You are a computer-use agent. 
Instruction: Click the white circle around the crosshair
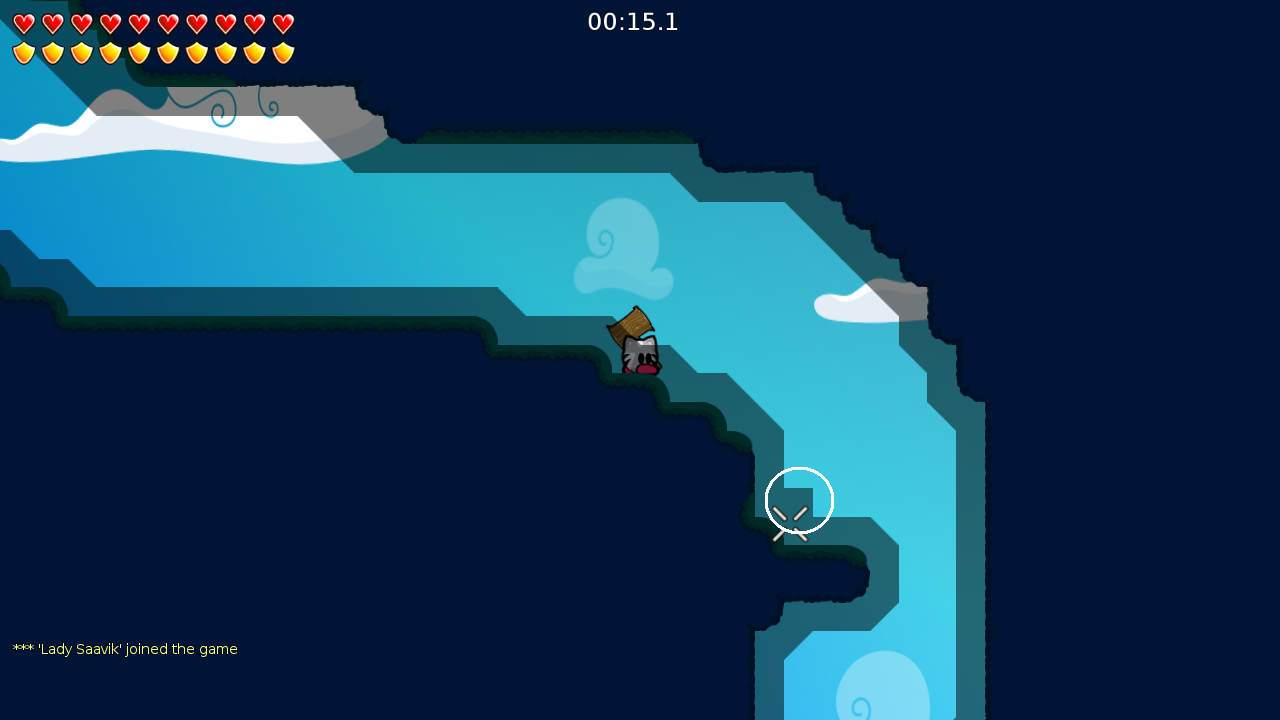coord(799,500)
